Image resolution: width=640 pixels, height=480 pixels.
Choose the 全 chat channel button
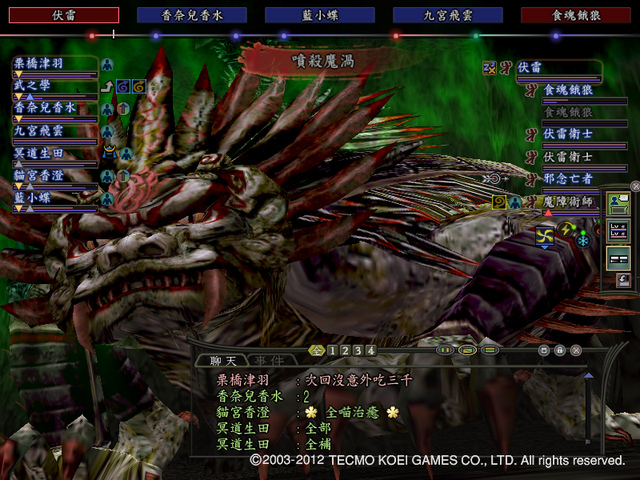(x=317, y=350)
